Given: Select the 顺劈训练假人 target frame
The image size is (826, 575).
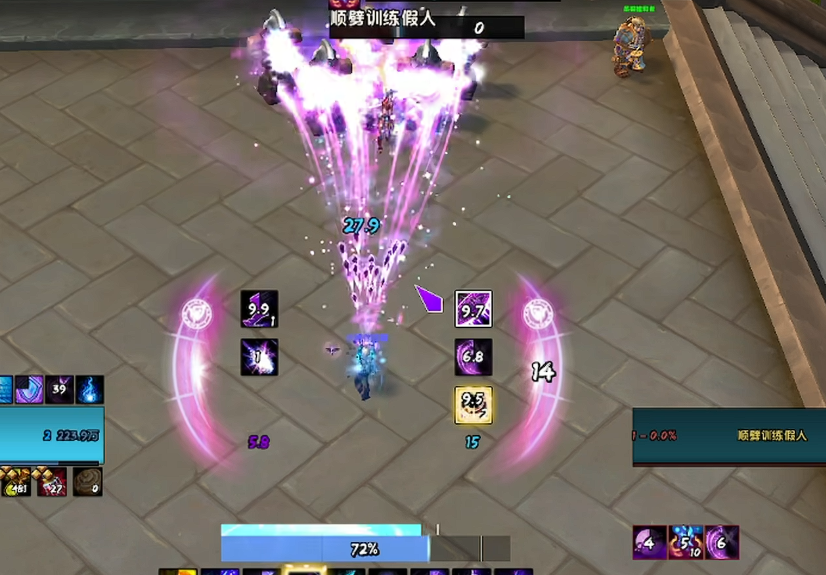Looking at the screenshot, I should pos(728,436).
